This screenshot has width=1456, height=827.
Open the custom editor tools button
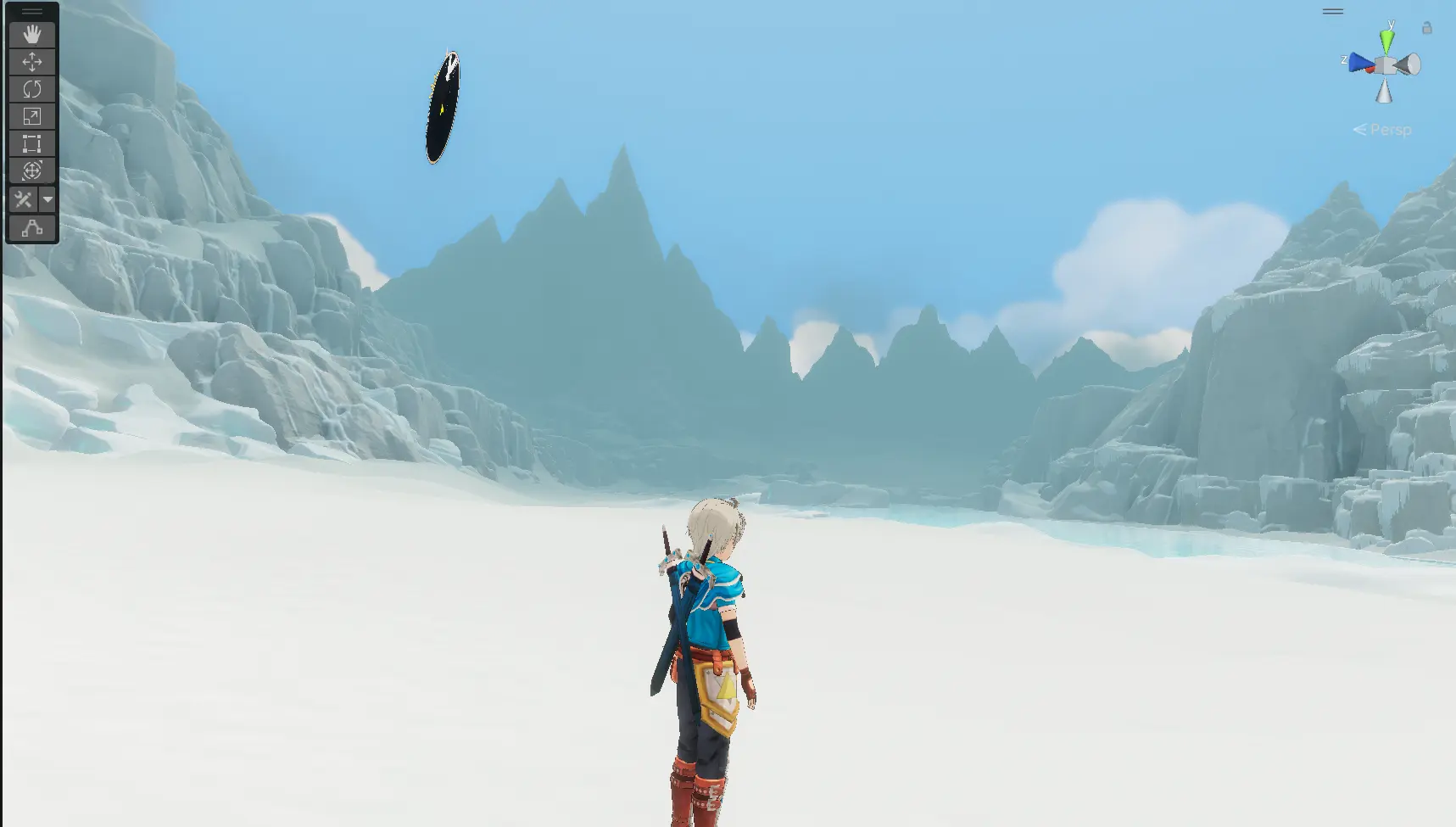click(x=23, y=200)
